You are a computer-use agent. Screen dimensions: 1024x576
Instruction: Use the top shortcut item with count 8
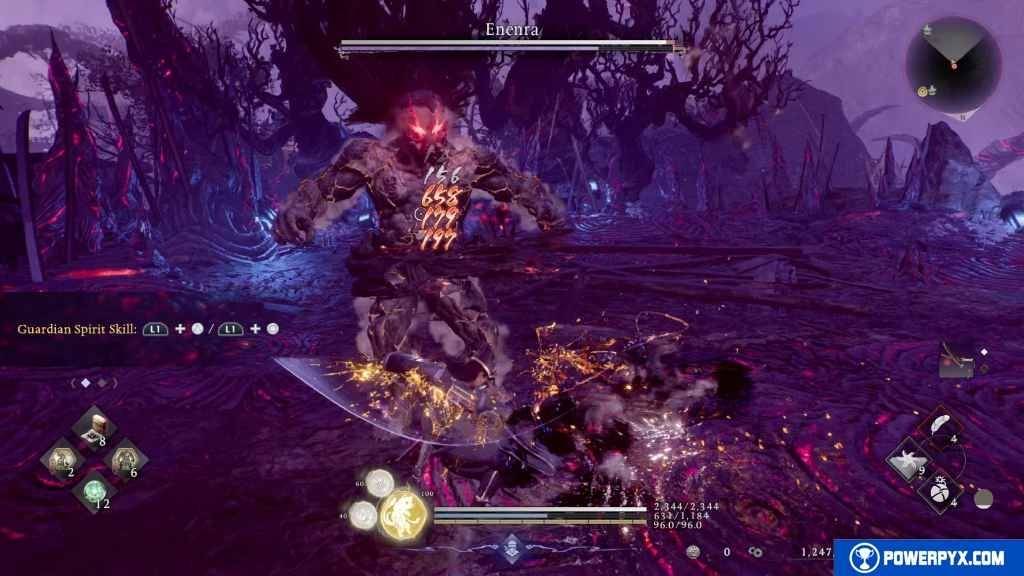[x=95, y=428]
